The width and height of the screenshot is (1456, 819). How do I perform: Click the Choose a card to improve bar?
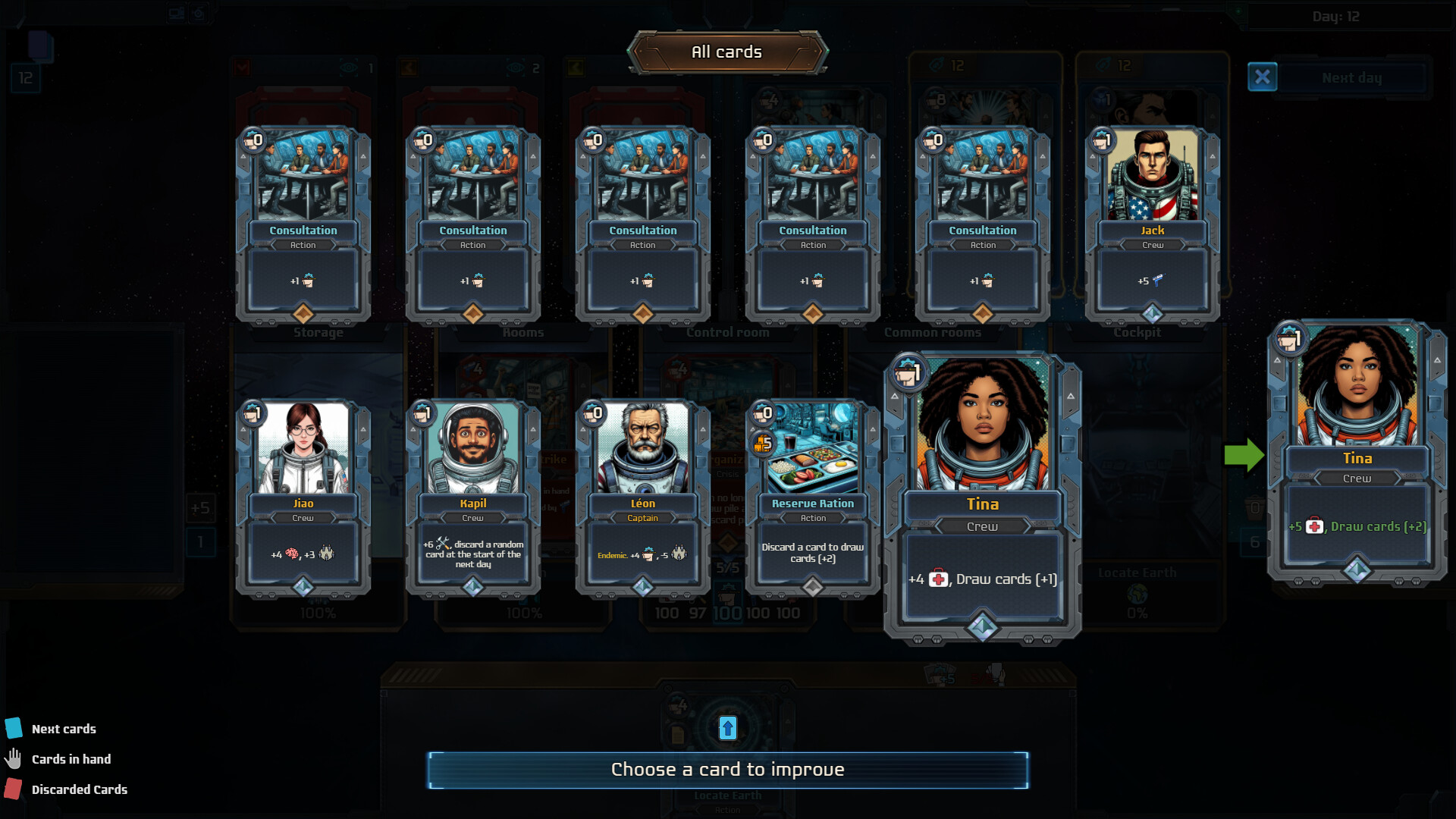[x=726, y=768]
